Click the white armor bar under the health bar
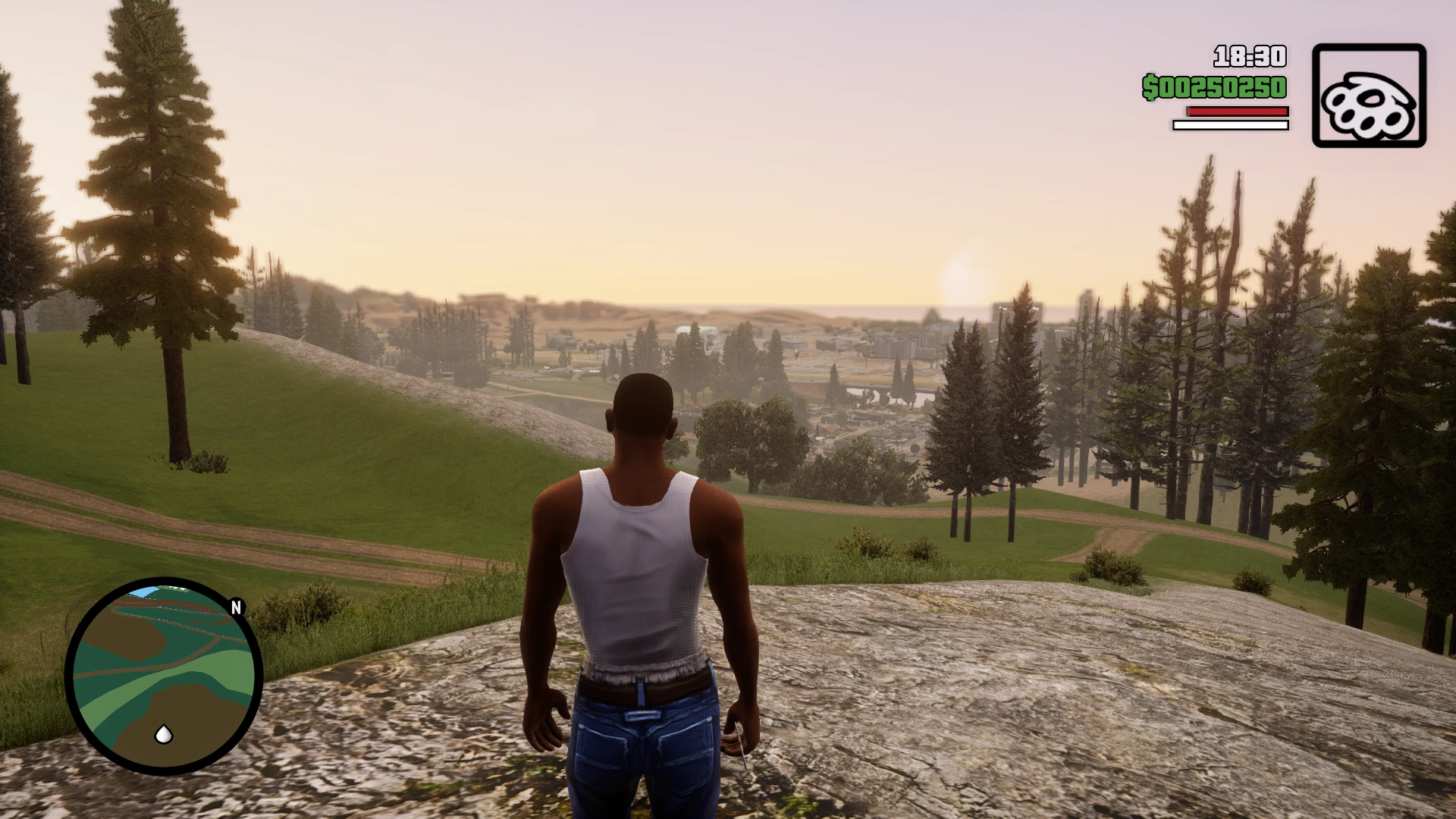 (1231, 123)
